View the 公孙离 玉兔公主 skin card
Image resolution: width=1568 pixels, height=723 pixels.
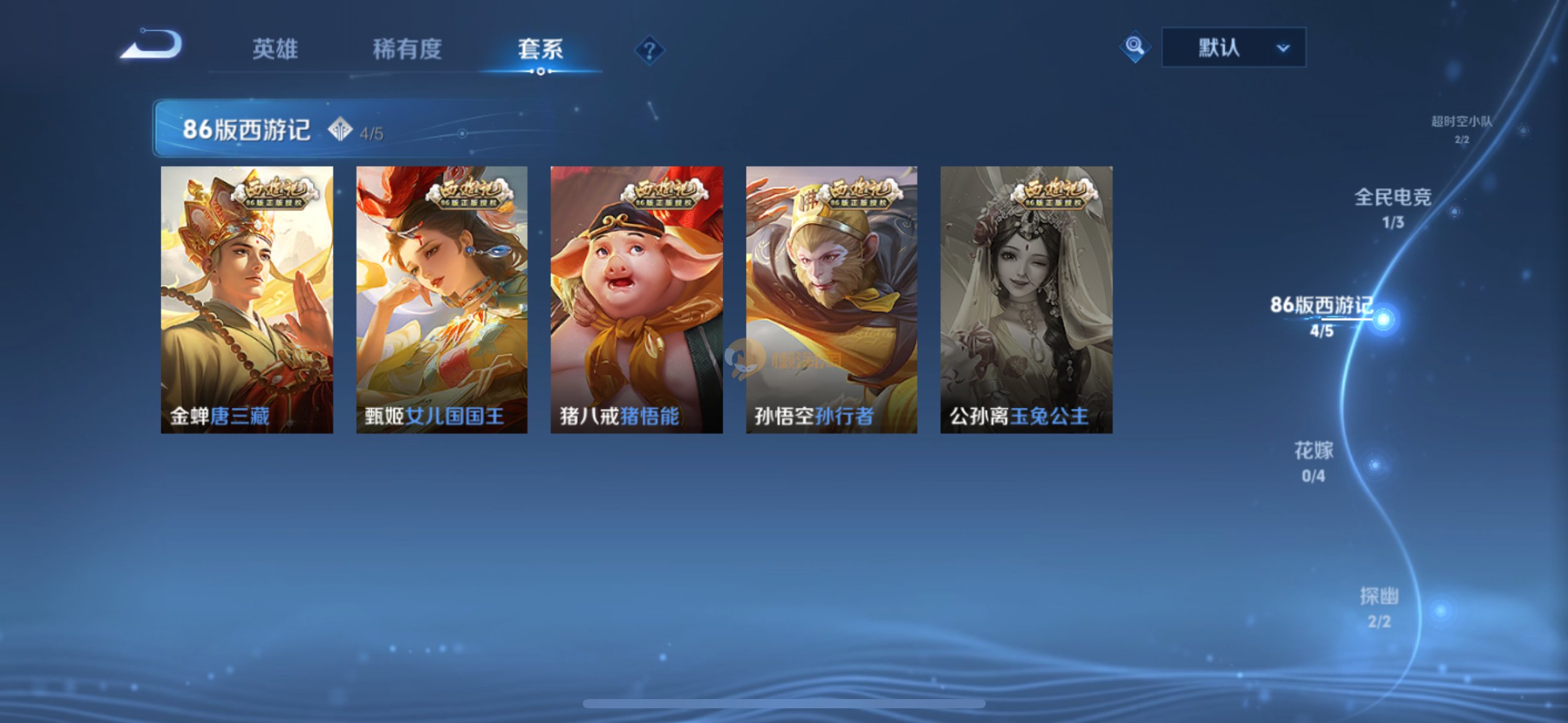[x=1026, y=299]
